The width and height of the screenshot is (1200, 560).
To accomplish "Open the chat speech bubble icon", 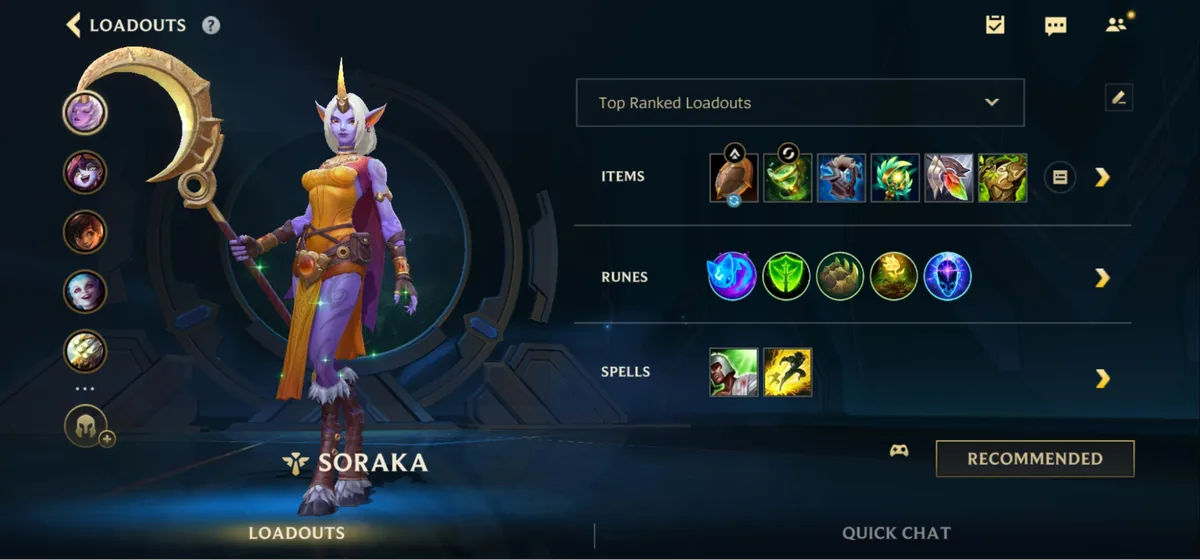I will [1055, 26].
